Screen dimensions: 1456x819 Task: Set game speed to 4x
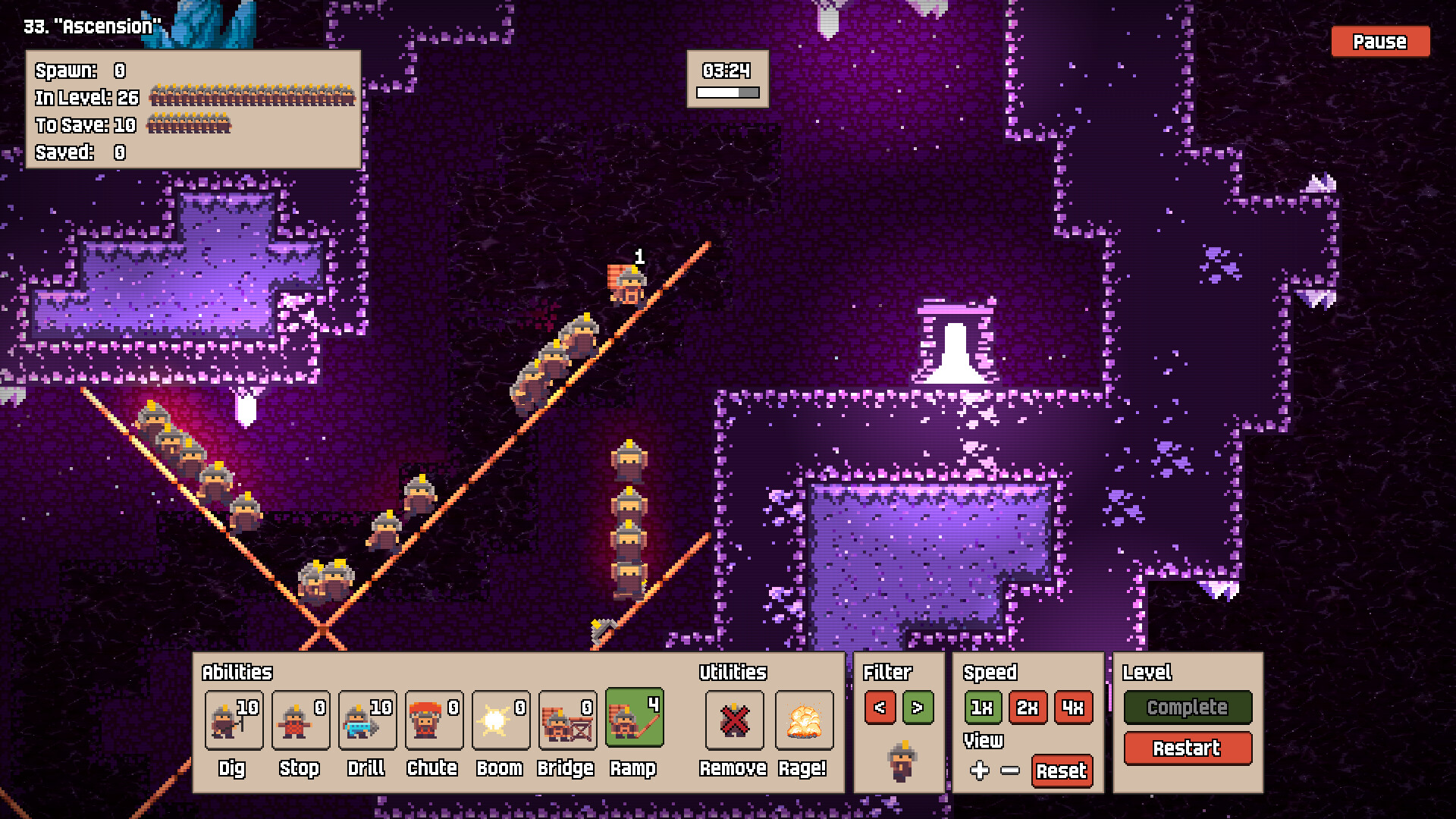pyautogui.click(x=1073, y=708)
